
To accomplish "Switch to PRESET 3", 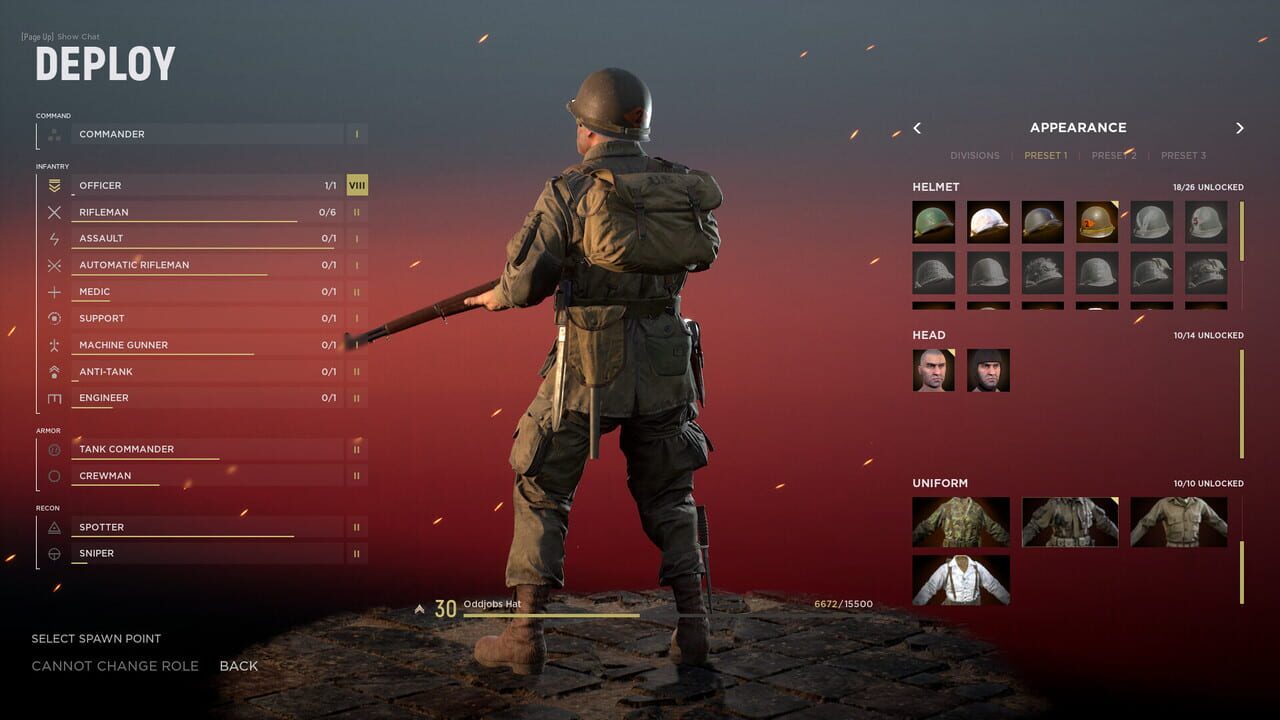I will pyautogui.click(x=1183, y=155).
